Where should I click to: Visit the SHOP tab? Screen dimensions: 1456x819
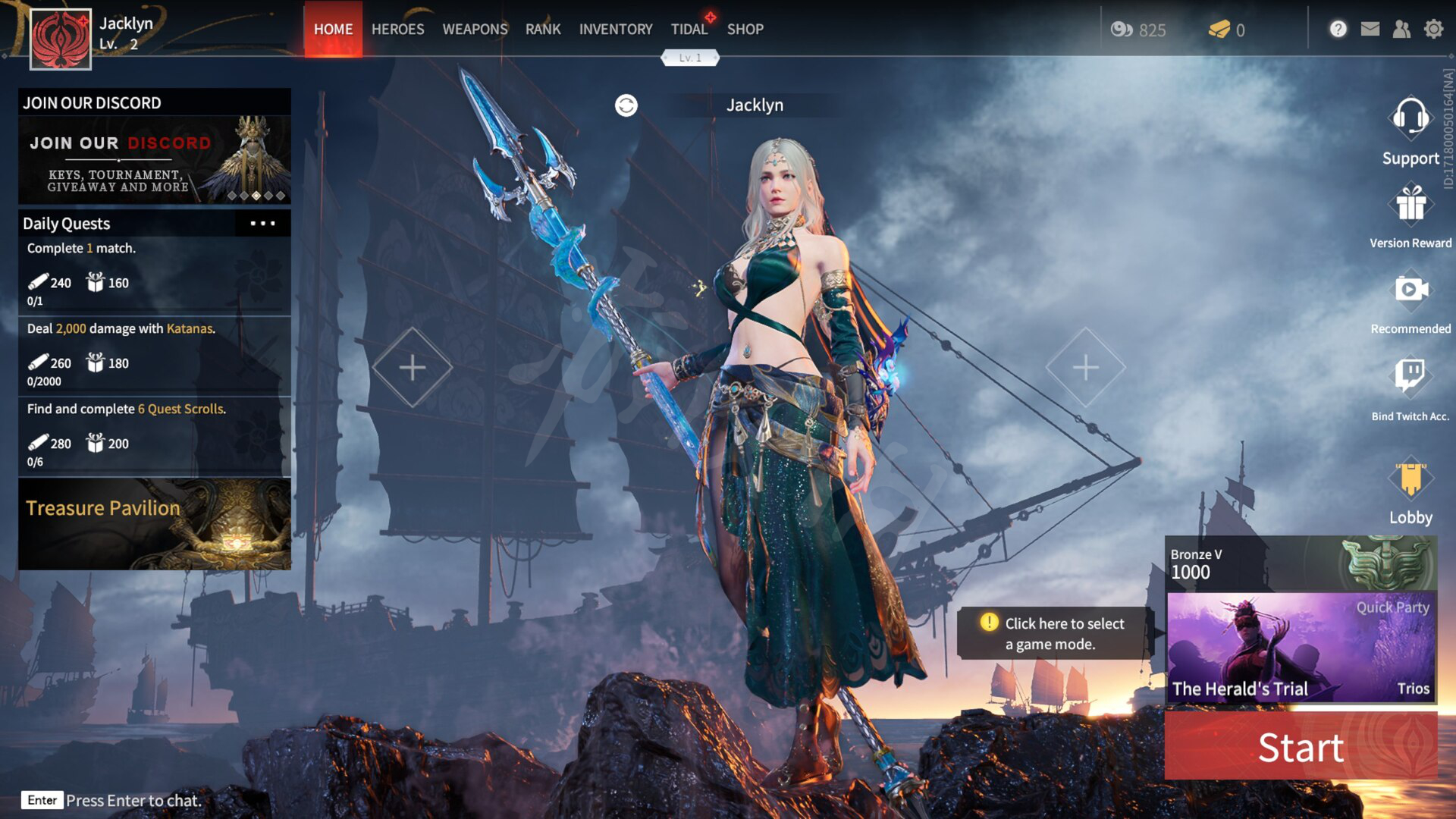[745, 30]
